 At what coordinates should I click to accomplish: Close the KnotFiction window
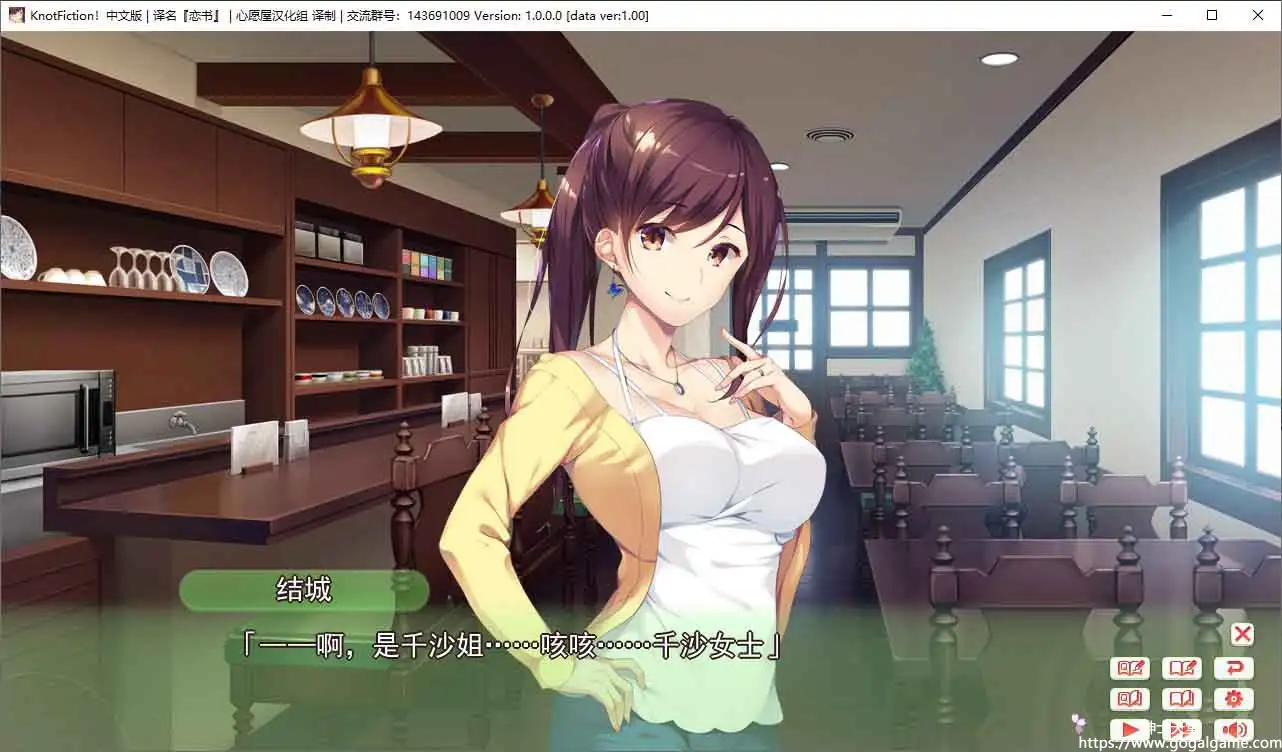click(x=1258, y=15)
